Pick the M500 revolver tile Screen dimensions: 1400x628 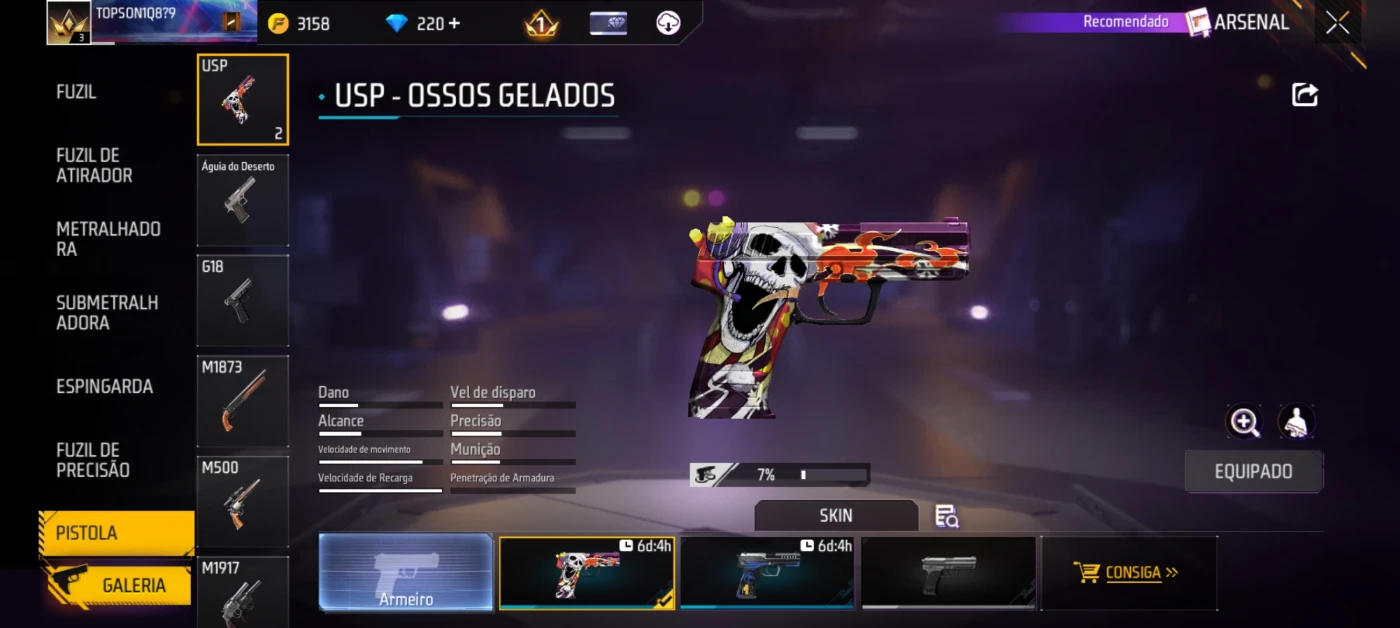point(243,502)
